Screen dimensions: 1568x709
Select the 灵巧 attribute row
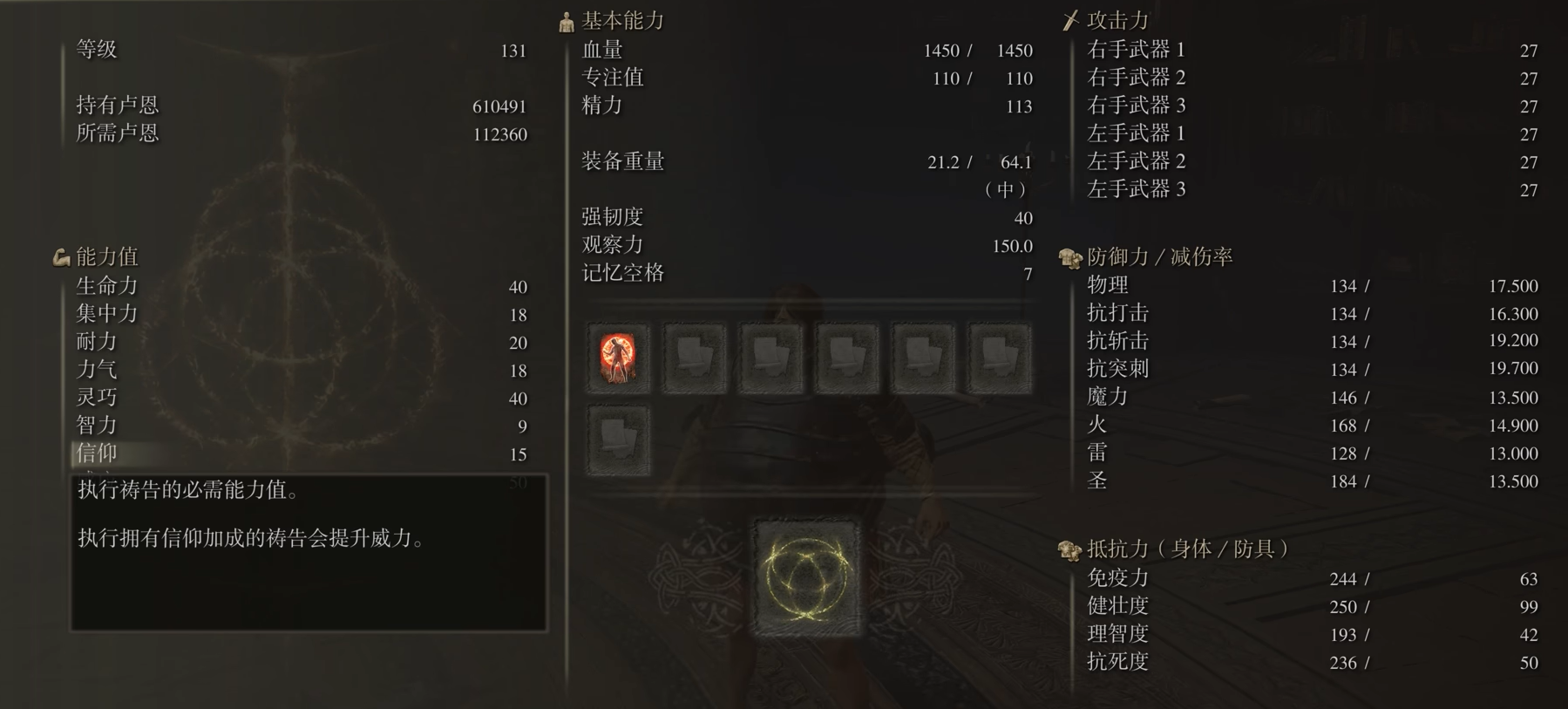click(98, 398)
